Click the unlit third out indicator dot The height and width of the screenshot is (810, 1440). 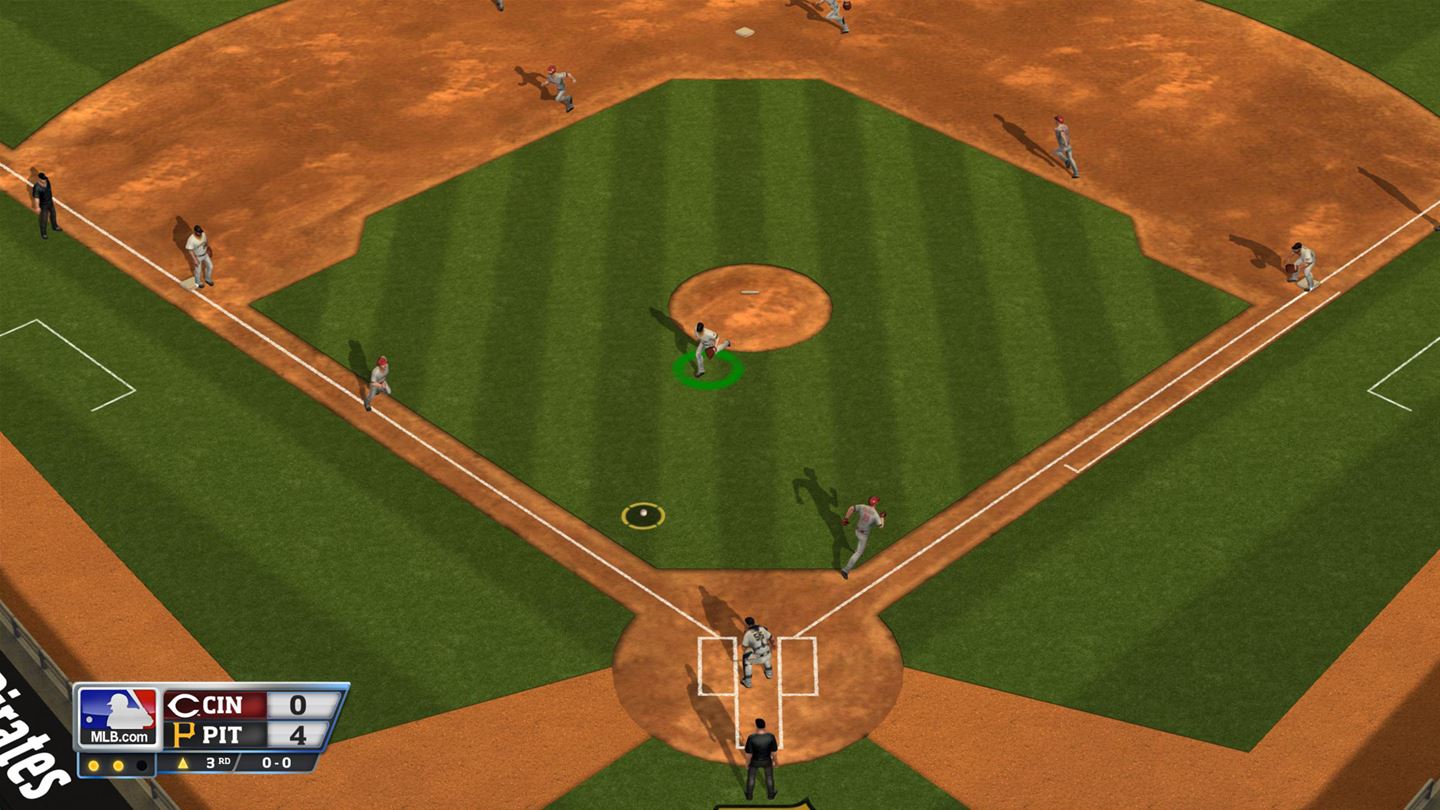pyautogui.click(x=143, y=763)
